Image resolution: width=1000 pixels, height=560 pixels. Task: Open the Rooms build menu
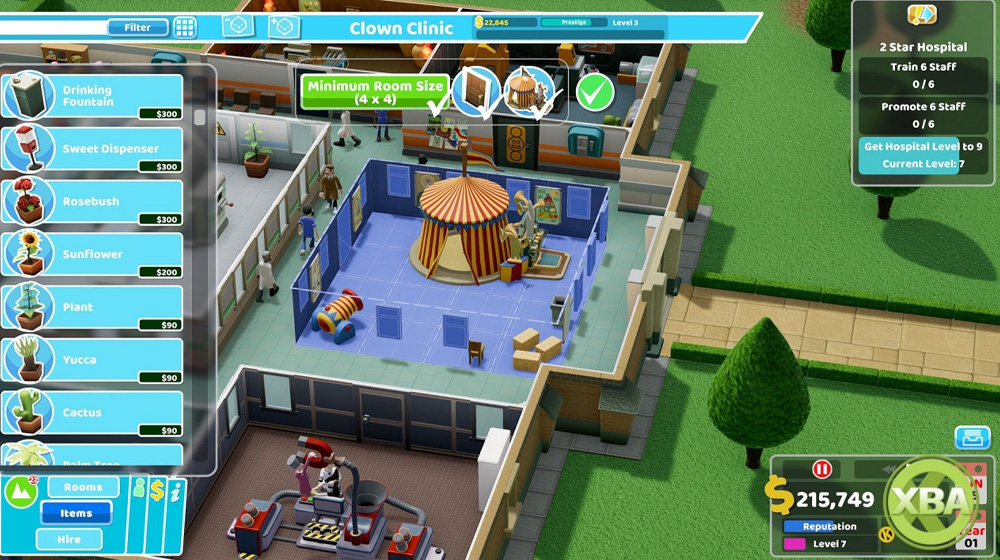[82, 488]
